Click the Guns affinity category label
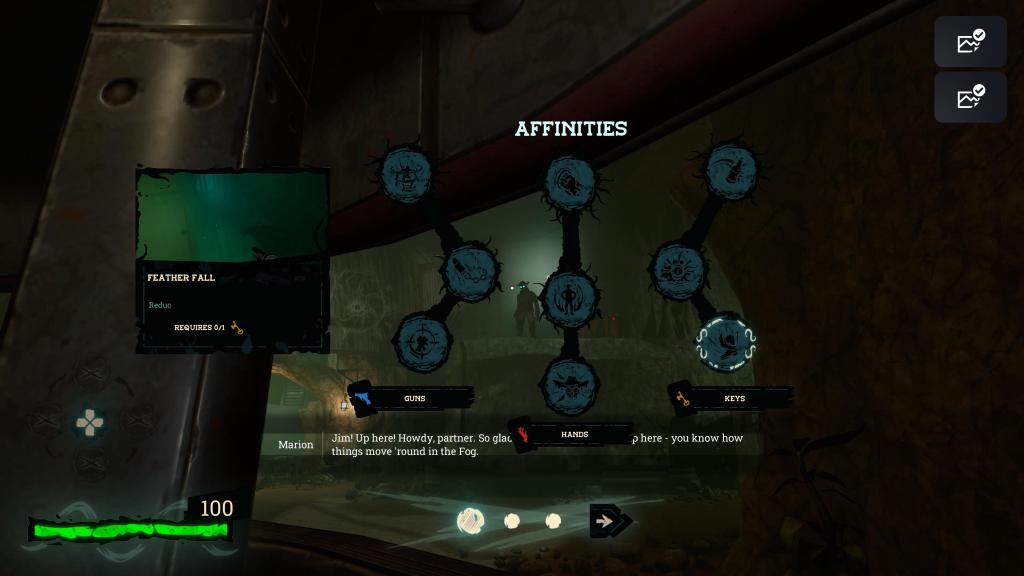Viewport: 1024px width, 576px height. tap(414, 398)
